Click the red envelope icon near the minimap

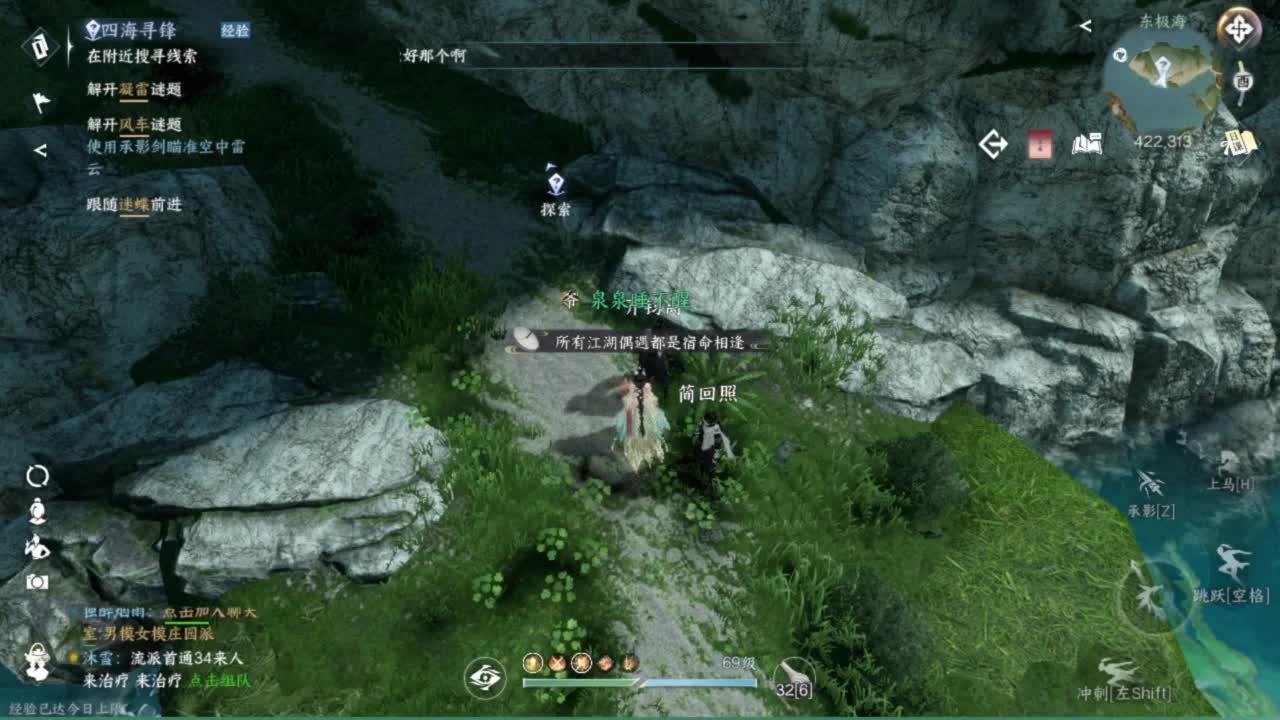click(1042, 145)
